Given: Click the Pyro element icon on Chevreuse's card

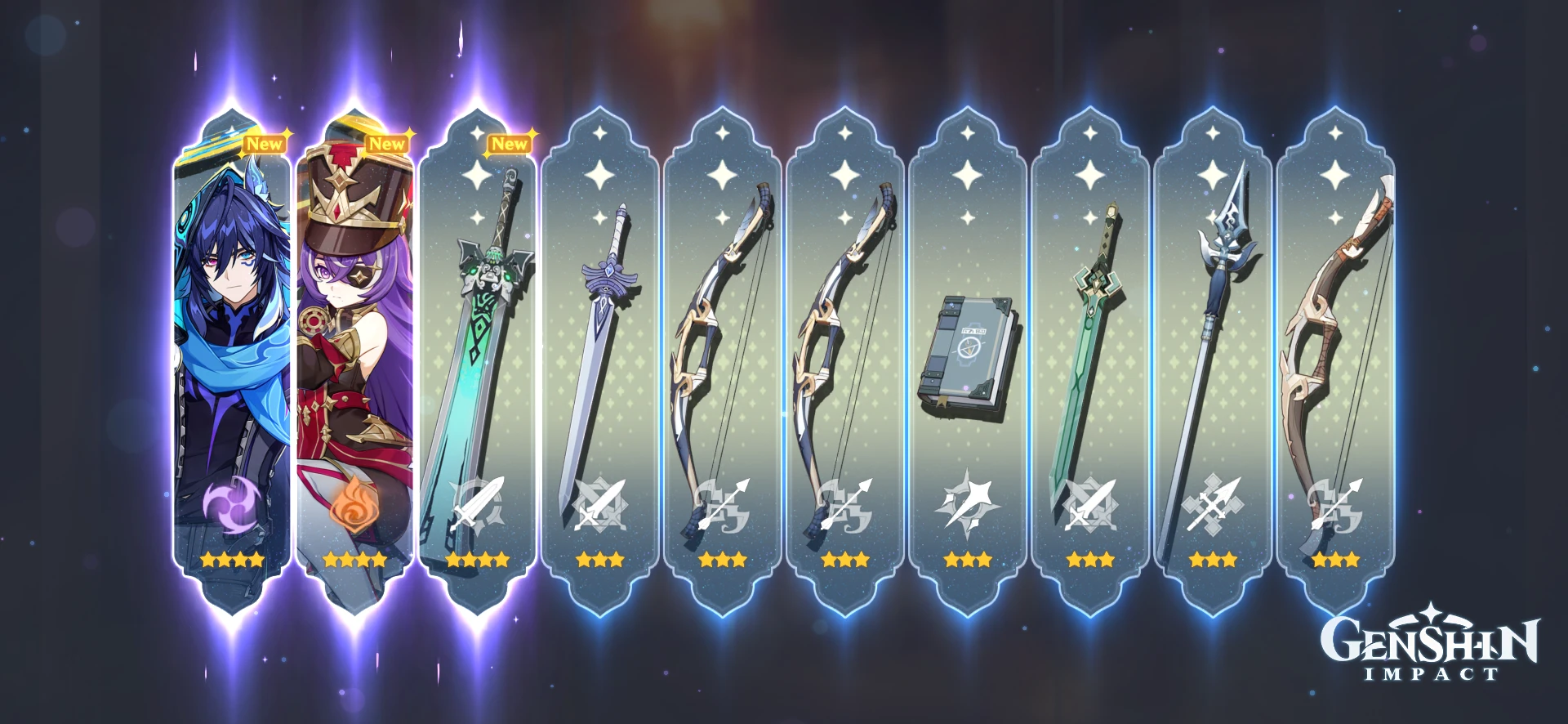Looking at the screenshot, I should click(354, 505).
